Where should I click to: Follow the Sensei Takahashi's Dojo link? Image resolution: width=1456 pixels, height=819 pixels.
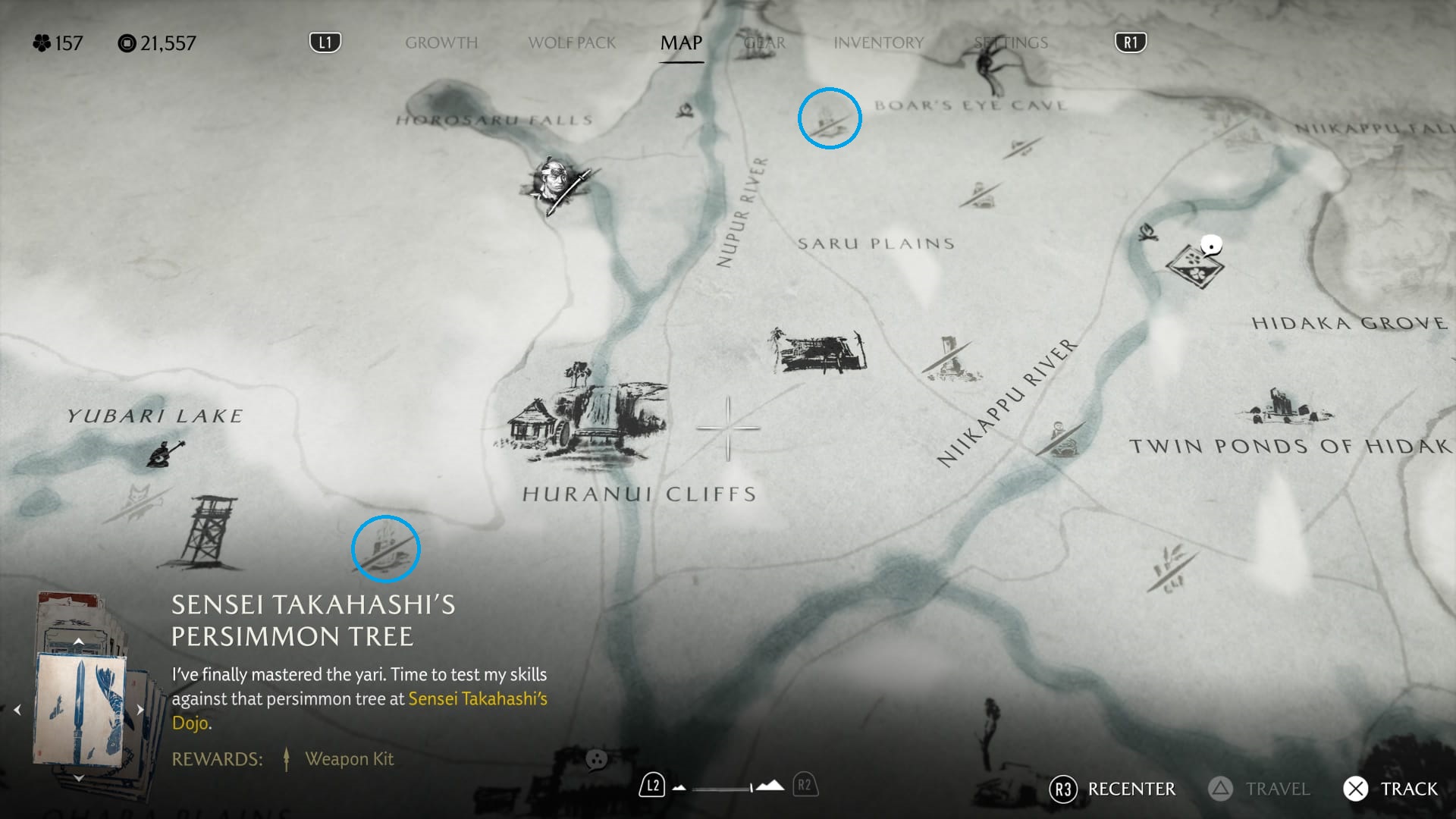click(477, 699)
